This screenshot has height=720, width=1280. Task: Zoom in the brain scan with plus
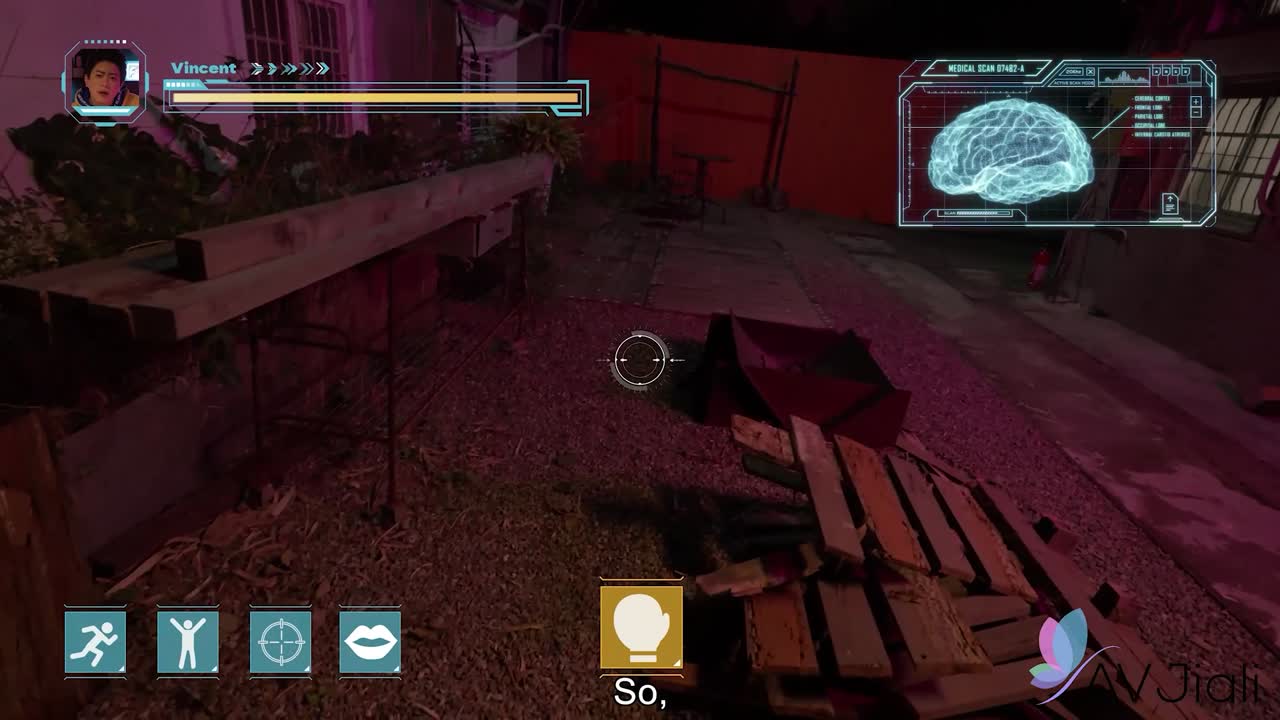point(1196,101)
